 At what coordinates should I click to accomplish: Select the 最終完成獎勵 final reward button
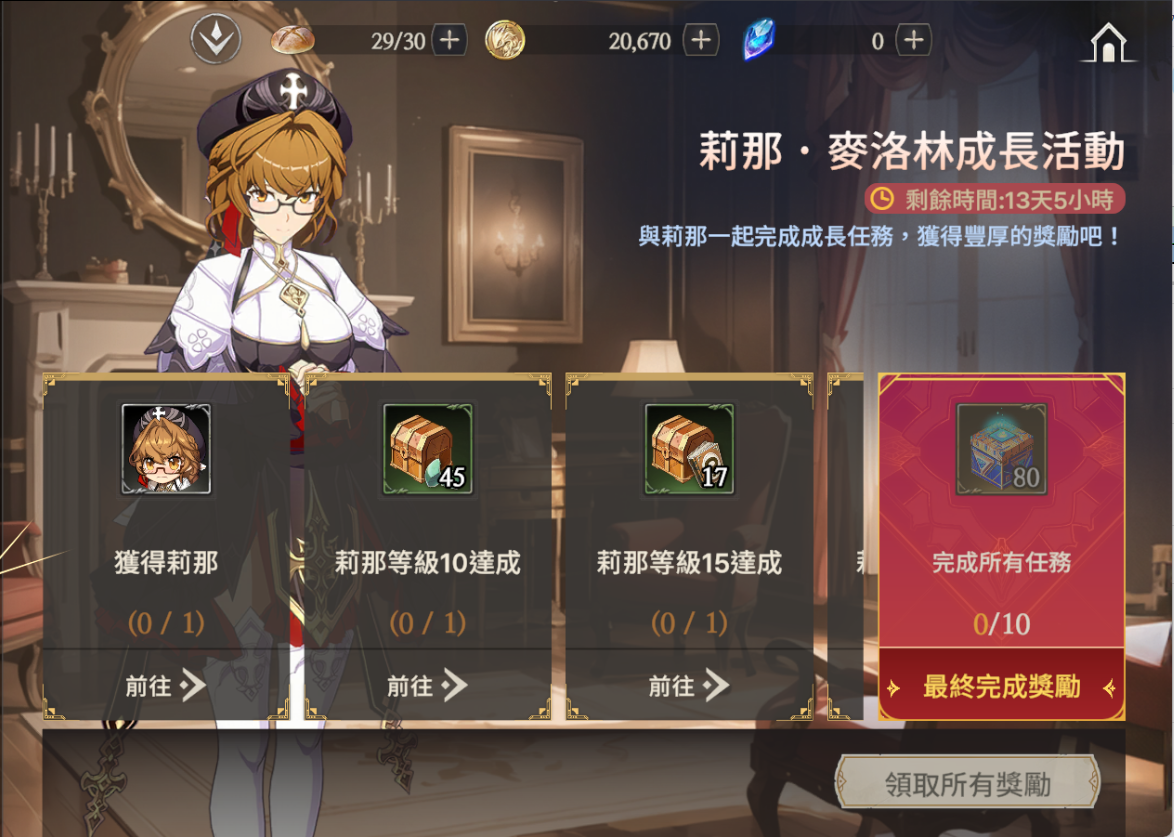click(1001, 688)
